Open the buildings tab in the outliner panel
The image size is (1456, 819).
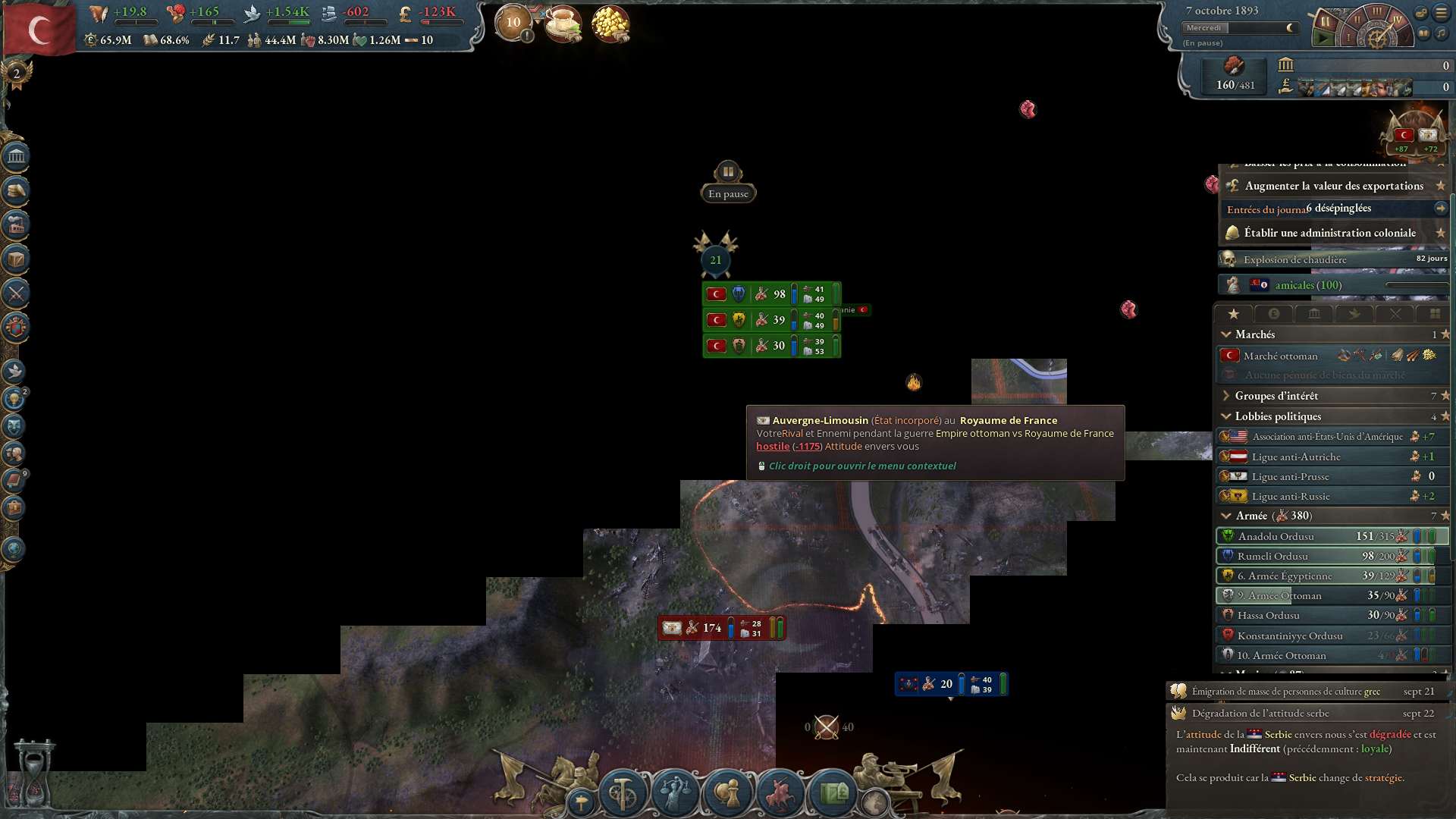(x=1314, y=314)
